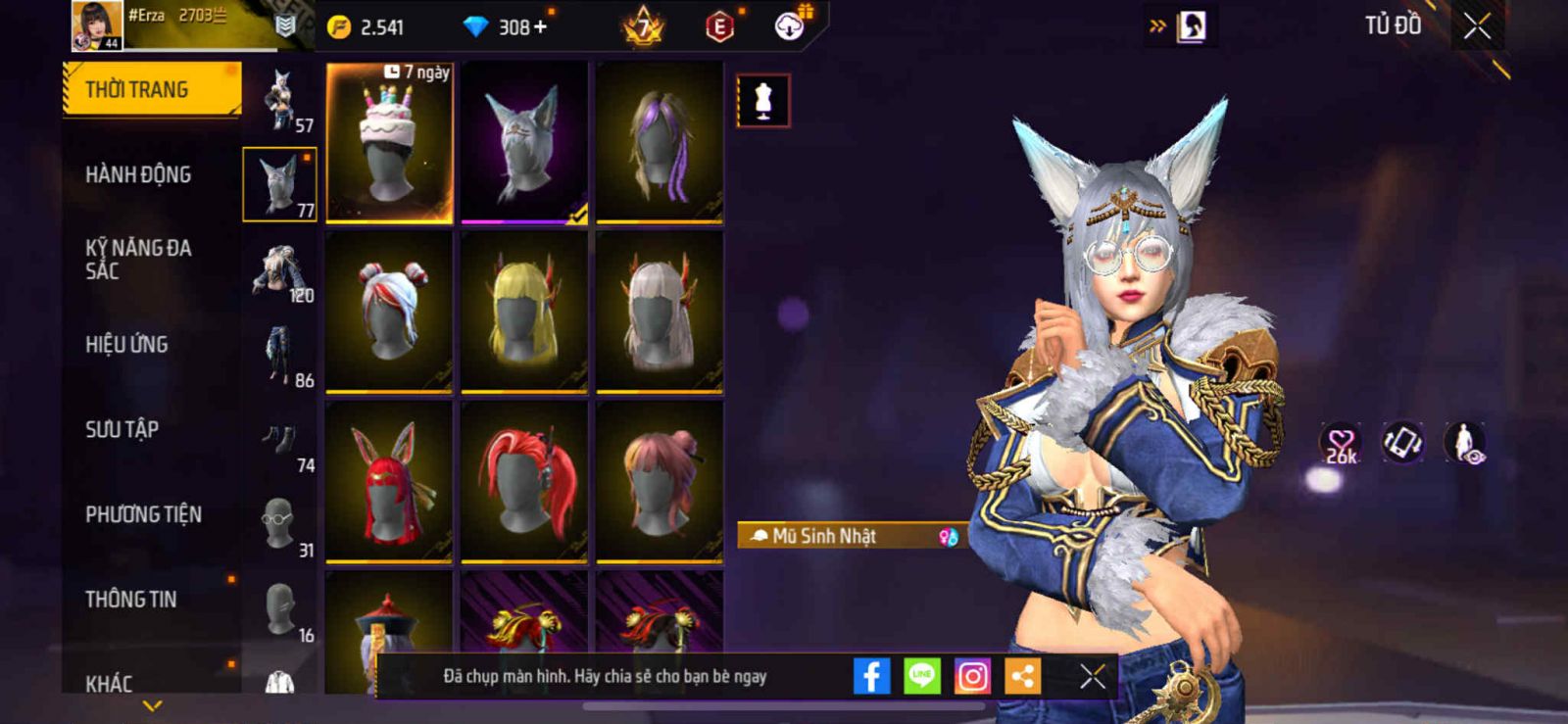This screenshot has height=724, width=1568.
Task: Dismiss the screenshot share banner
Action: click(x=1093, y=676)
